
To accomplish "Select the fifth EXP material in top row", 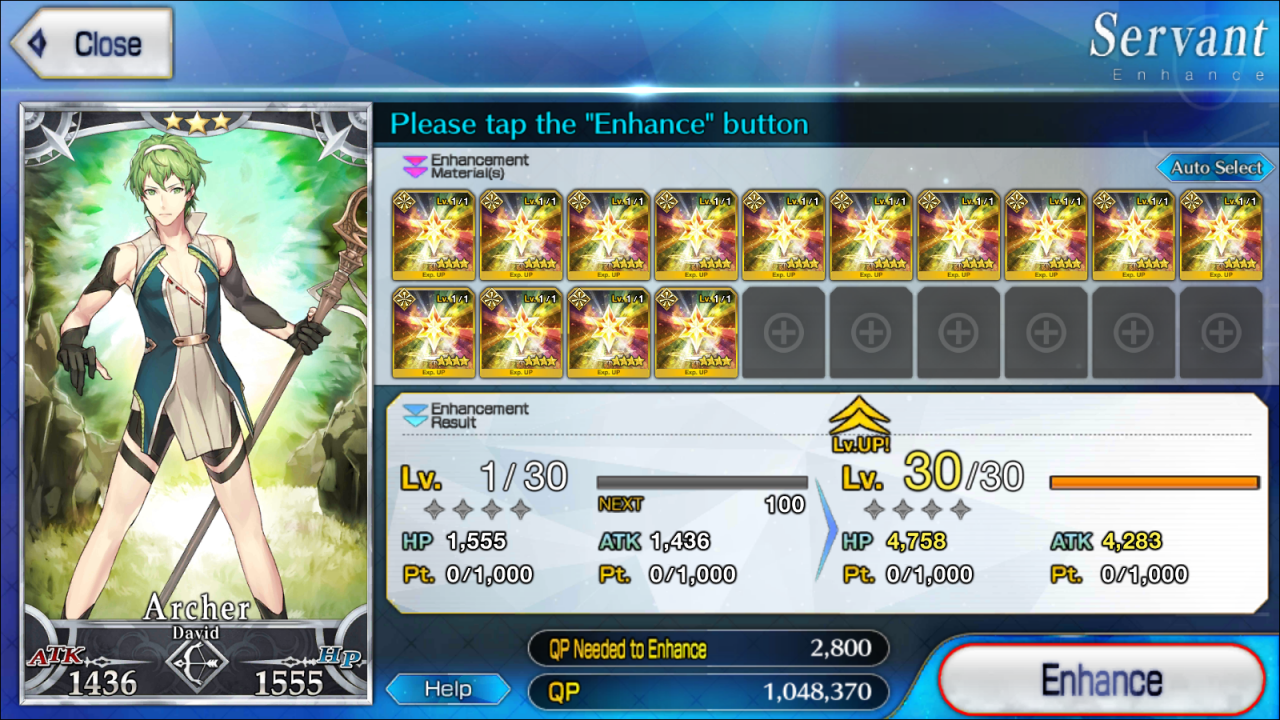I will point(784,235).
